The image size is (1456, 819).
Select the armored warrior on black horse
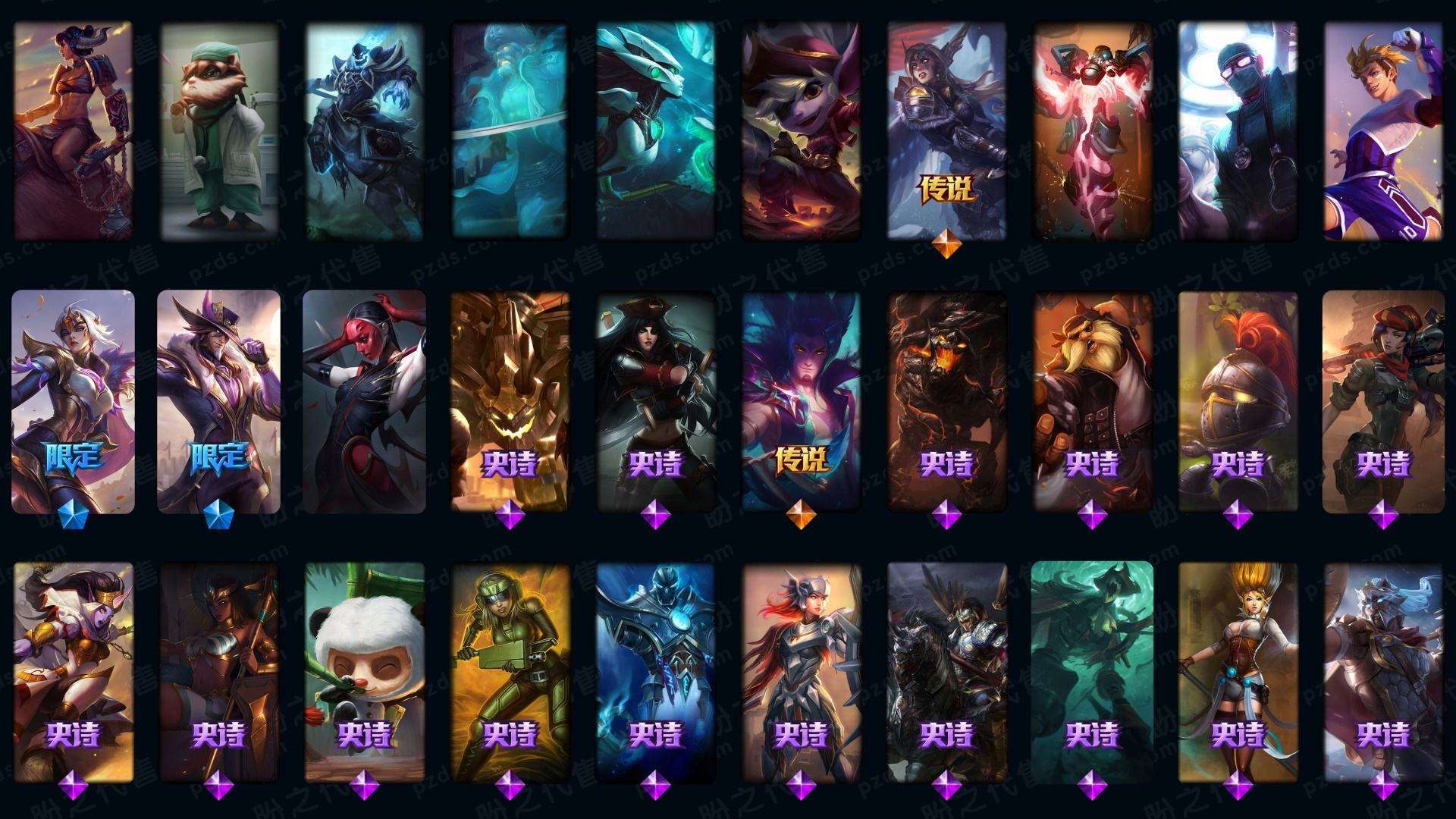(946, 671)
